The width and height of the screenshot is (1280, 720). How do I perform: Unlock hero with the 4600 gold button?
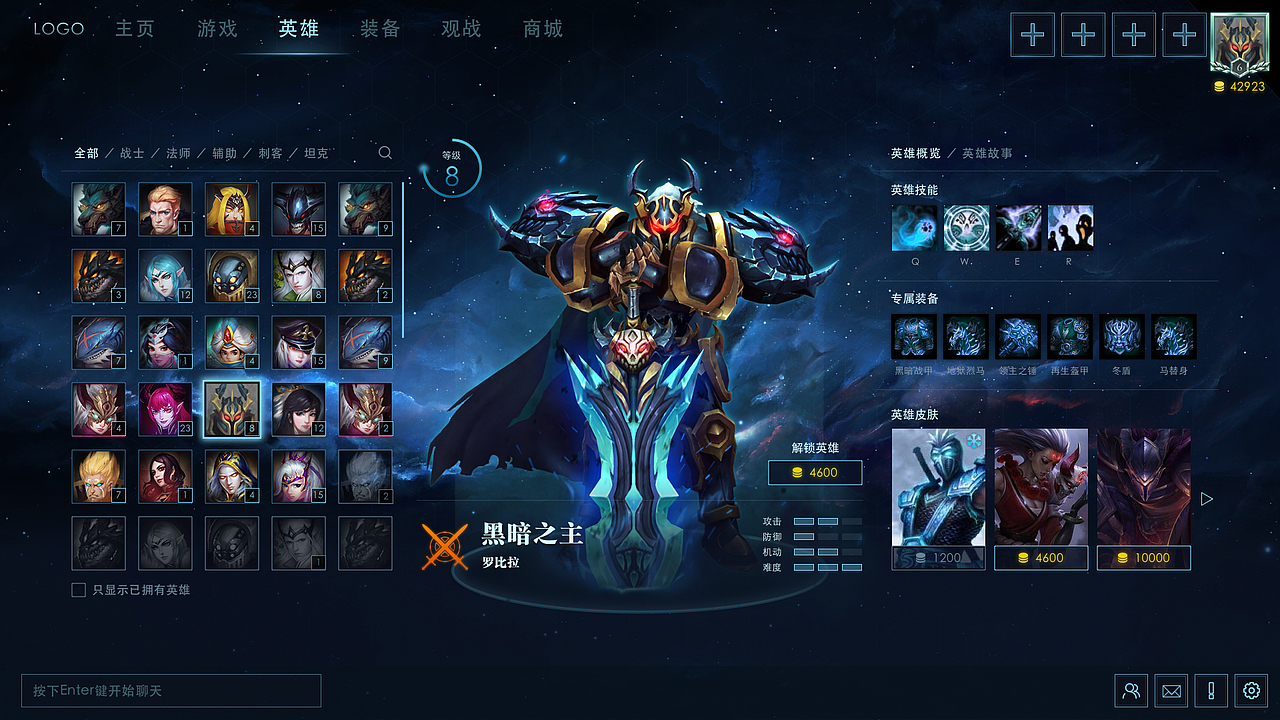[815, 472]
